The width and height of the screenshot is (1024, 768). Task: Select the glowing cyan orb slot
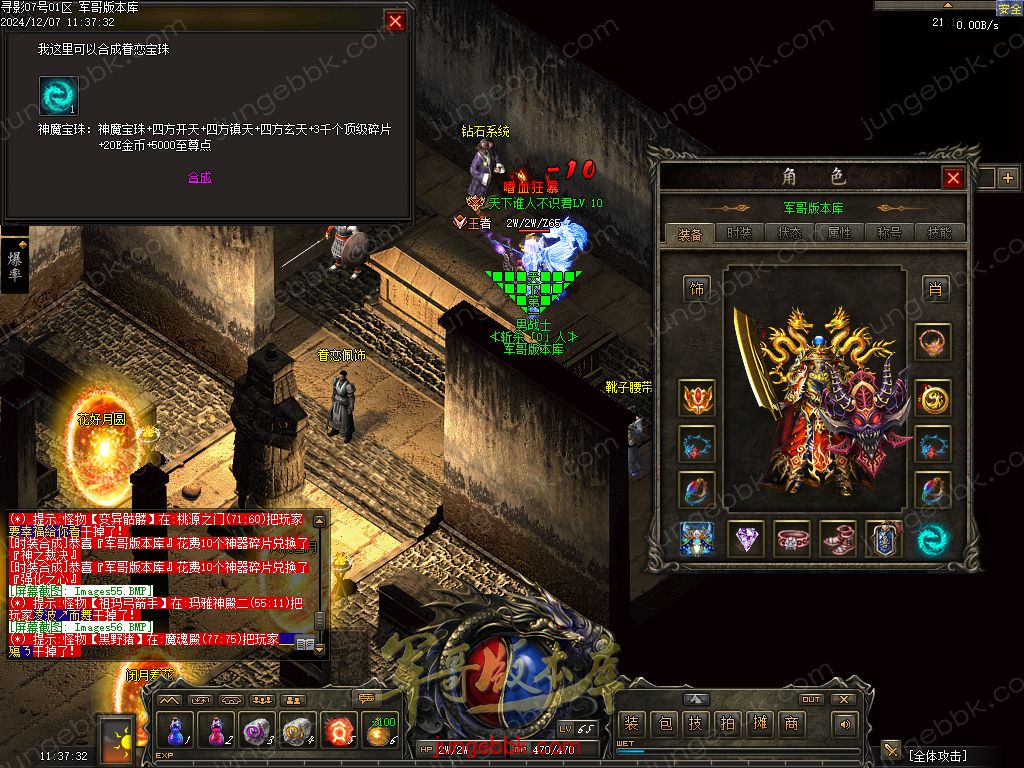pyautogui.click(x=932, y=540)
